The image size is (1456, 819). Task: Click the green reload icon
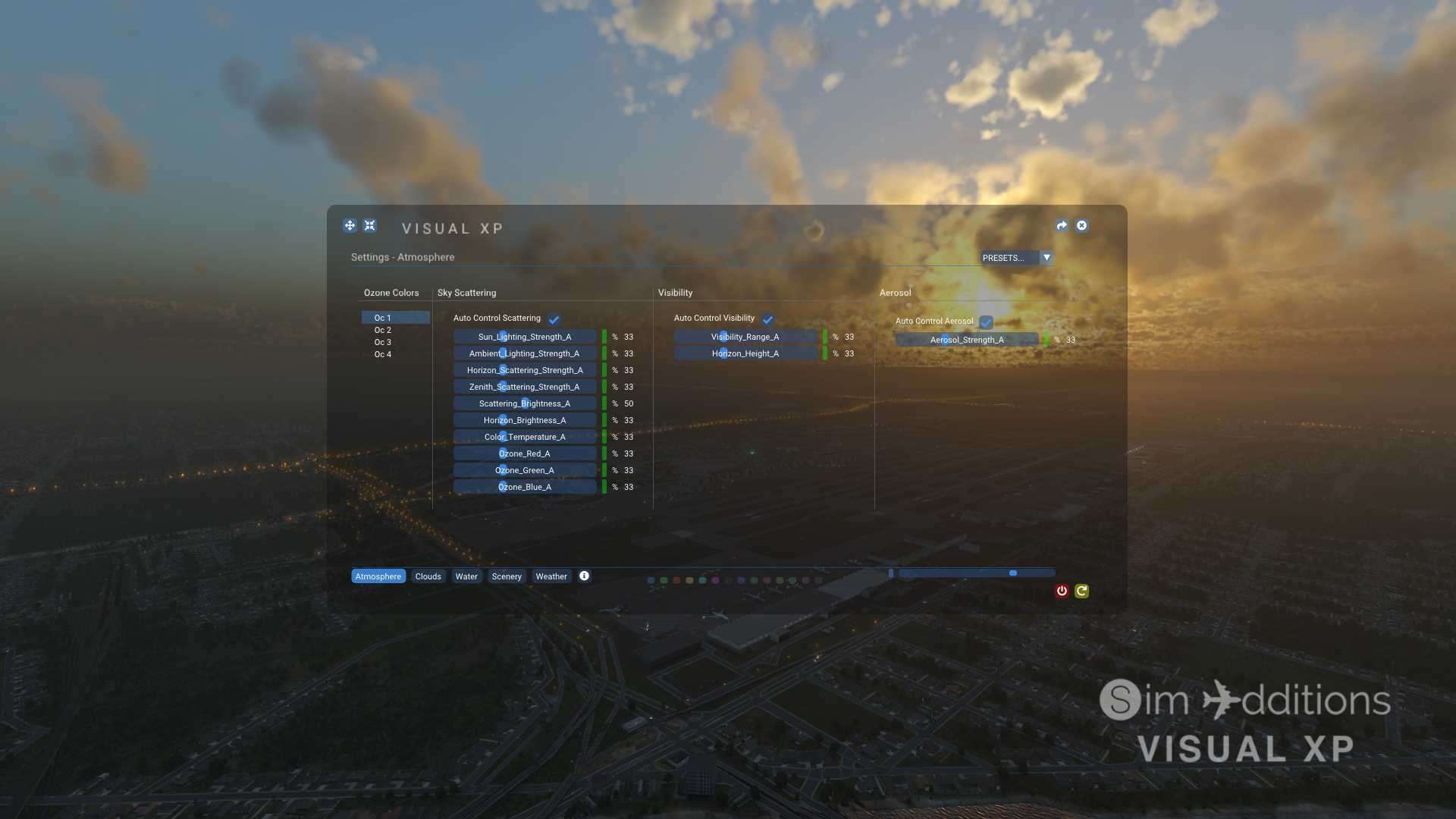(x=1082, y=591)
